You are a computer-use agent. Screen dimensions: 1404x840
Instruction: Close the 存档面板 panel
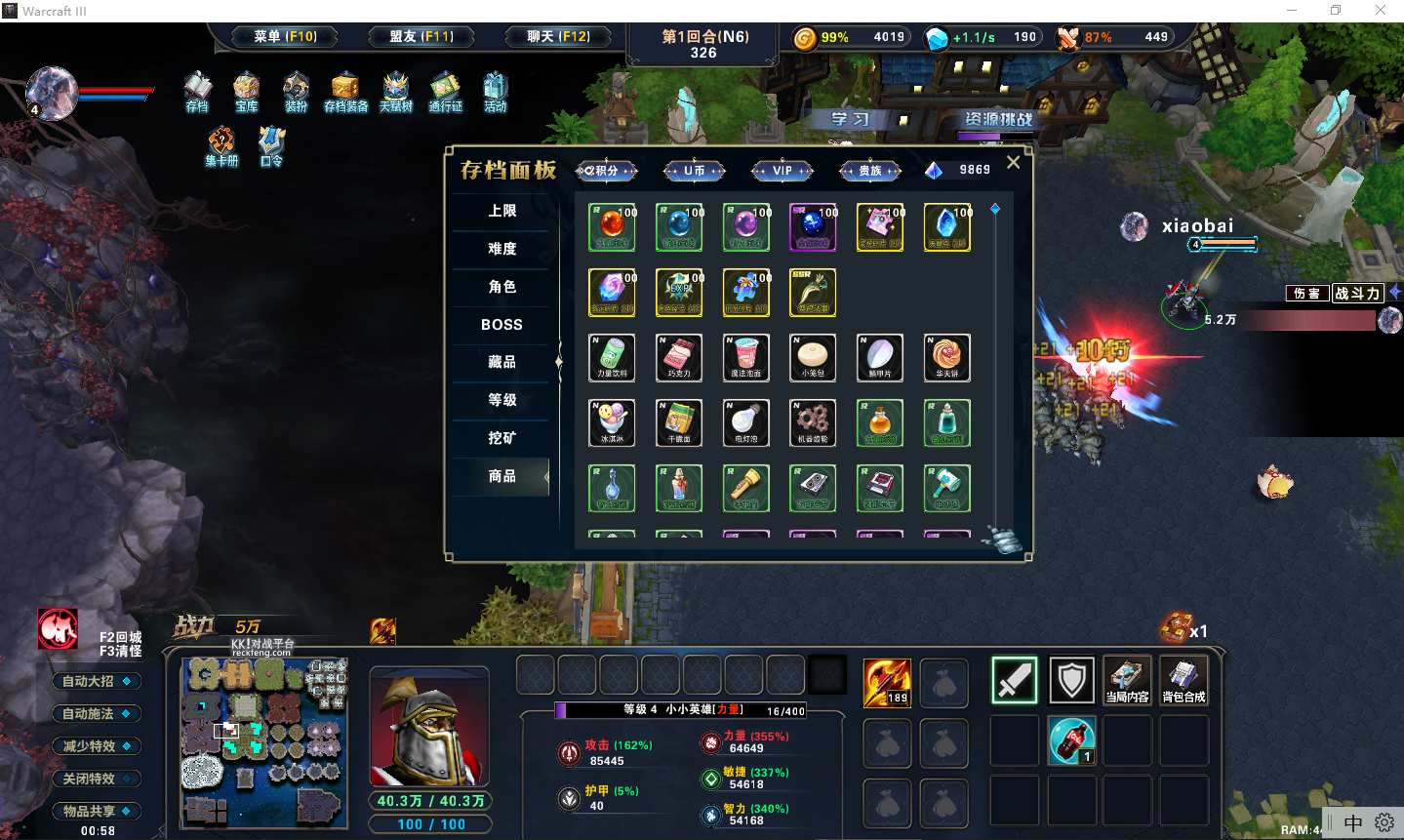click(x=1013, y=163)
